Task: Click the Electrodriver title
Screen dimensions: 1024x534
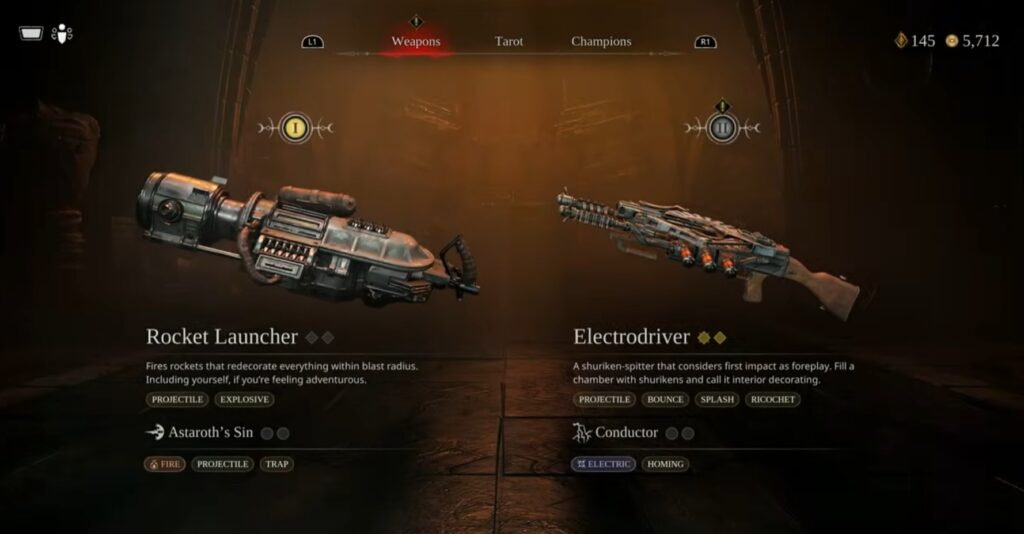Action: coord(632,337)
